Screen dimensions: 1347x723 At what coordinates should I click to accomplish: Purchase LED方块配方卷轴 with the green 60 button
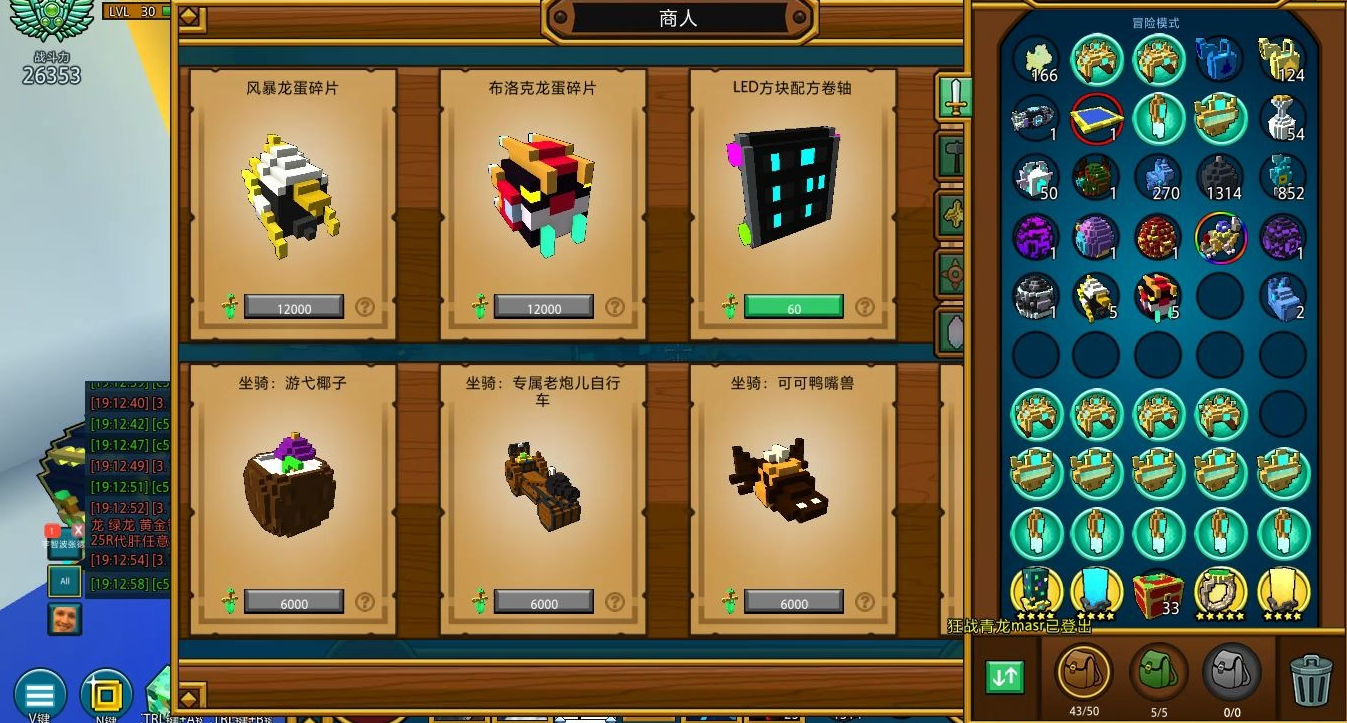pyautogui.click(x=794, y=307)
